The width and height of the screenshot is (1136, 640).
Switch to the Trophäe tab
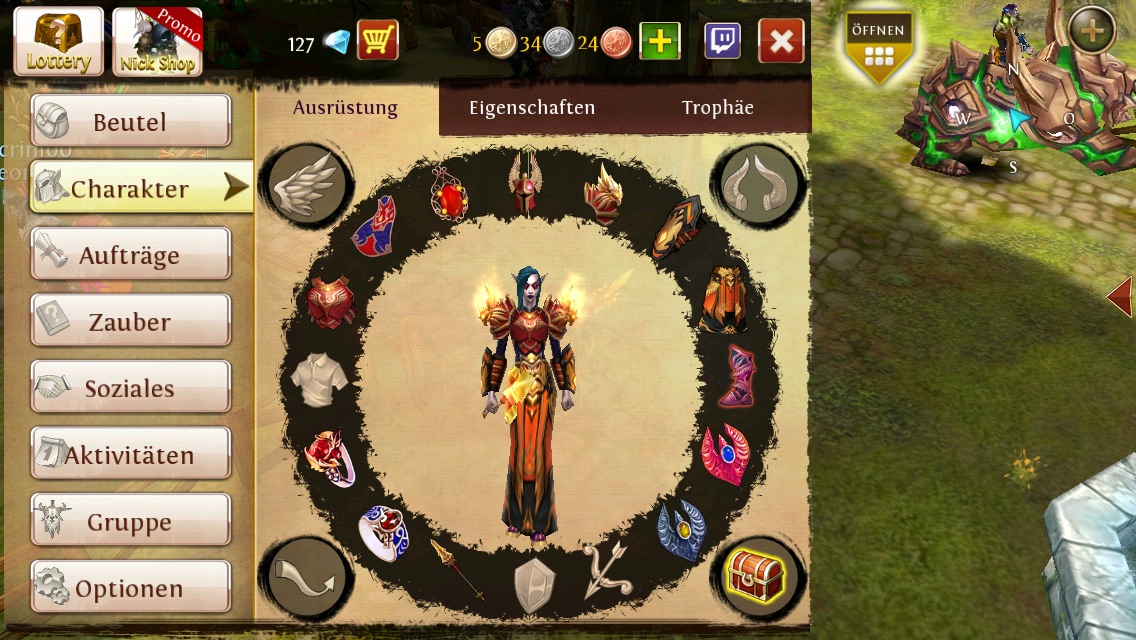pyautogui.click(x=717, y=108)
